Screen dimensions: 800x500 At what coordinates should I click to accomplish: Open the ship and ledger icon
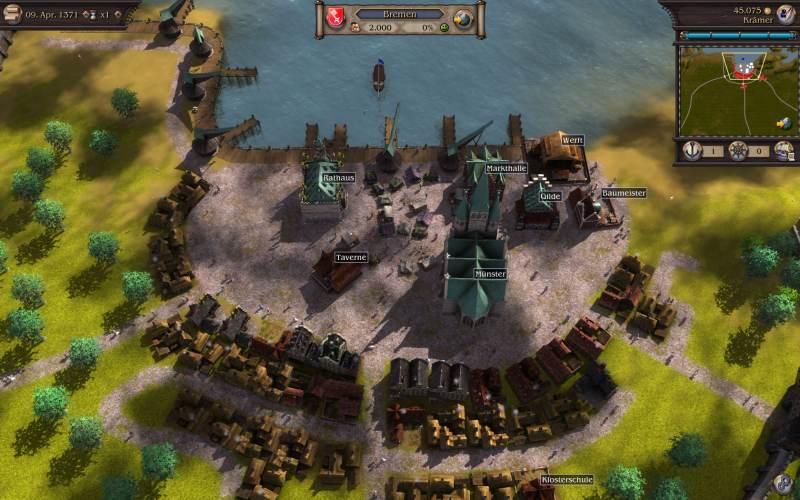click(784, 151)
